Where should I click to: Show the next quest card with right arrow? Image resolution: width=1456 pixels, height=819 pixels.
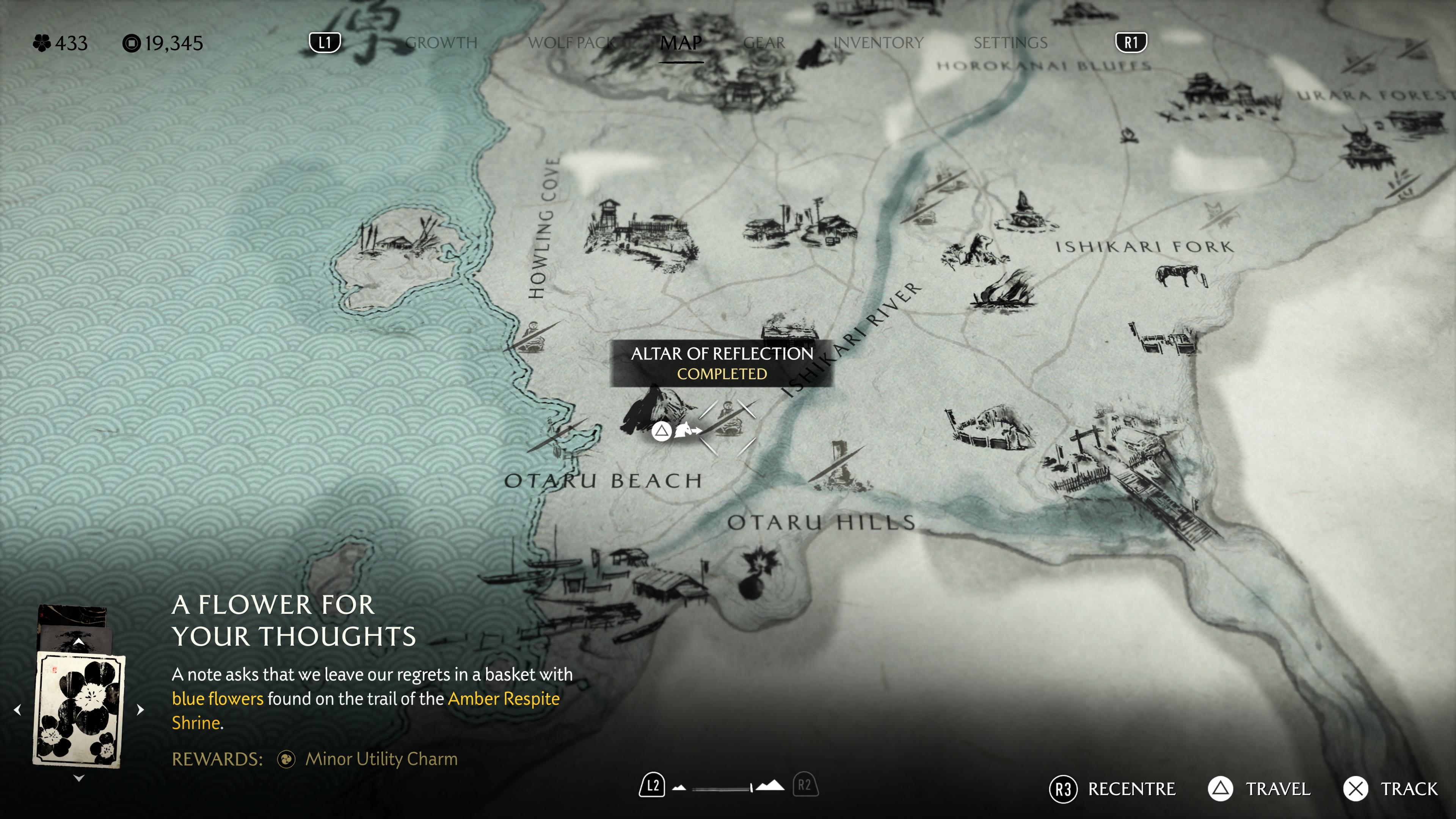pos(141,709)
